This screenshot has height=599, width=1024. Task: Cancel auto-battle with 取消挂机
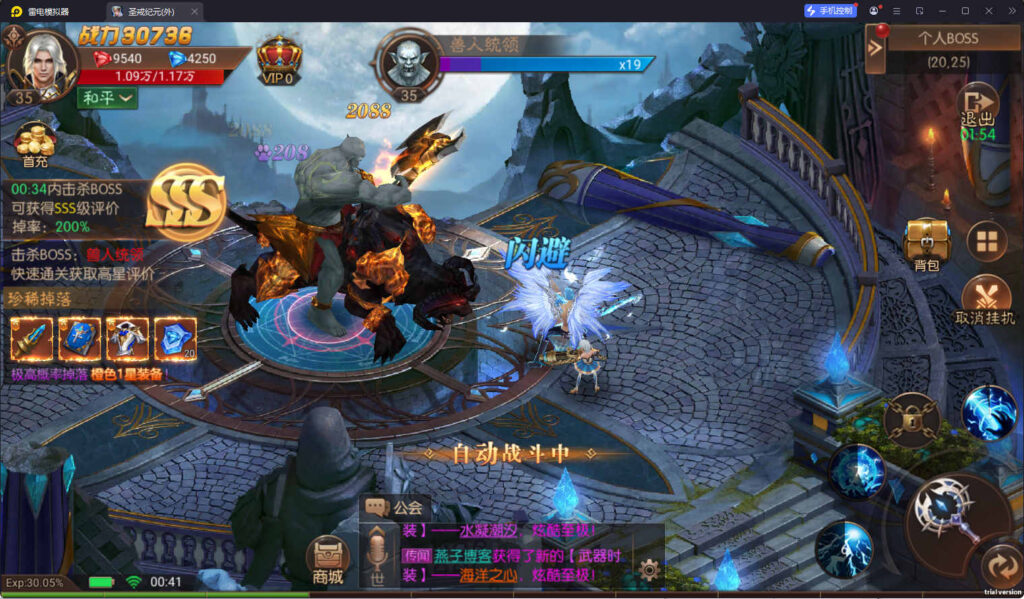(986, 299)
